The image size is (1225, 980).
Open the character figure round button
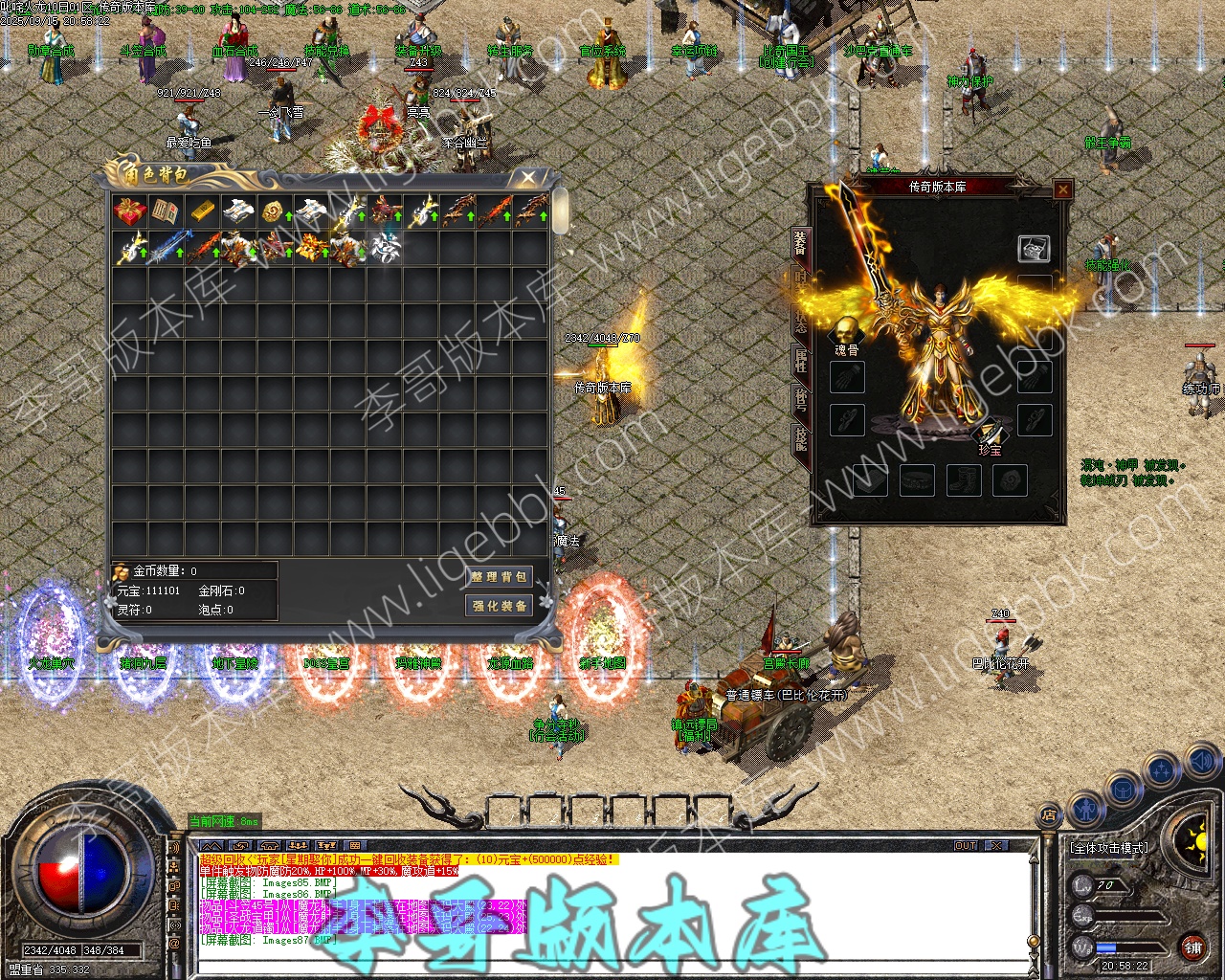pyautogui.click(x=1084, y=809)
